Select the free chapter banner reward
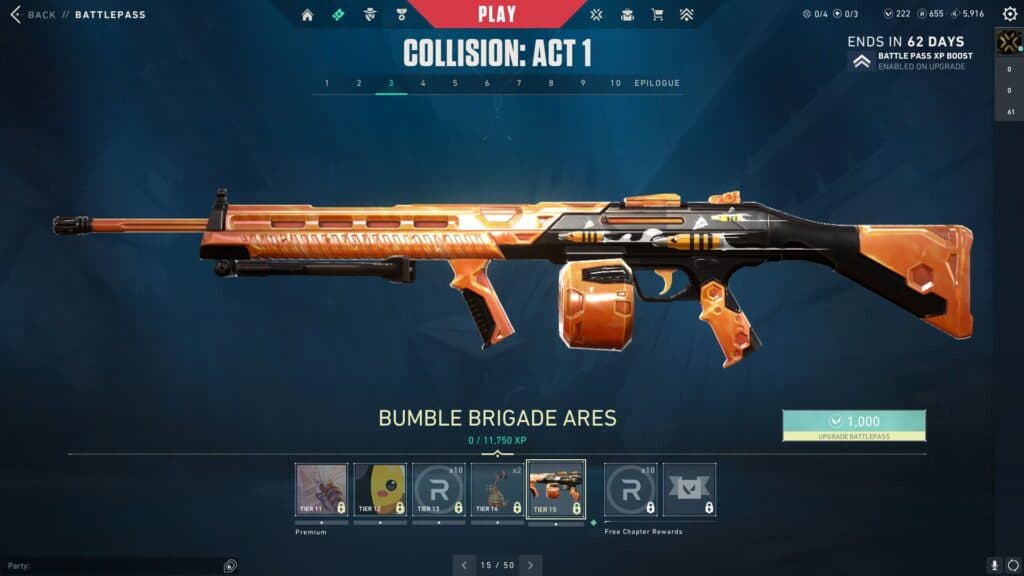 [x=690, y=489]
